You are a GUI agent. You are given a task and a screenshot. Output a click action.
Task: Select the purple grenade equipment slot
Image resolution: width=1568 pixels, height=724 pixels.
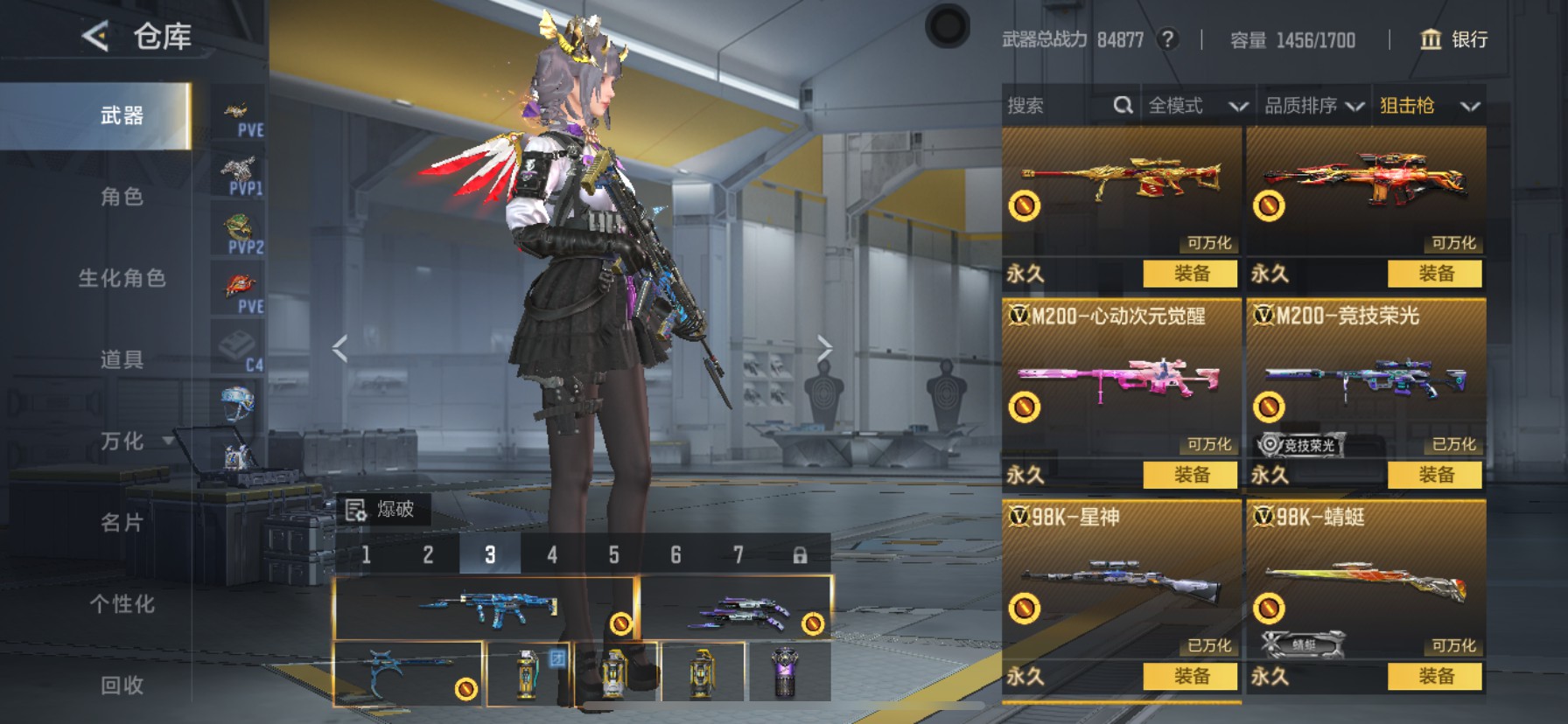point(786,672)
